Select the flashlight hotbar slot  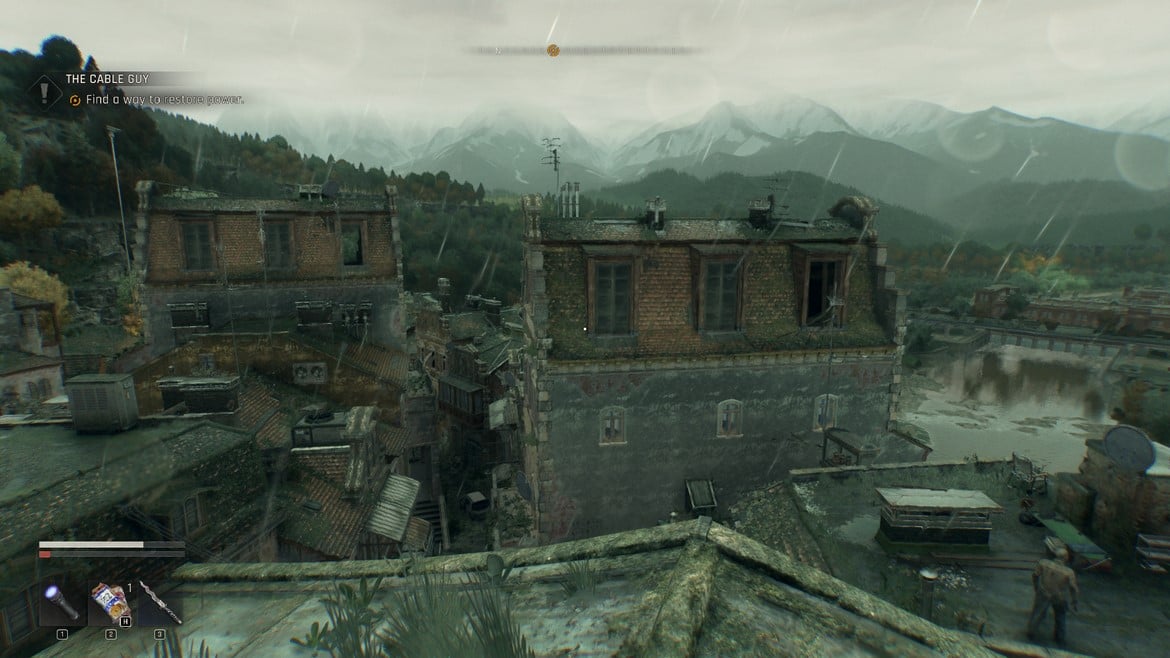tap(60, 603)
